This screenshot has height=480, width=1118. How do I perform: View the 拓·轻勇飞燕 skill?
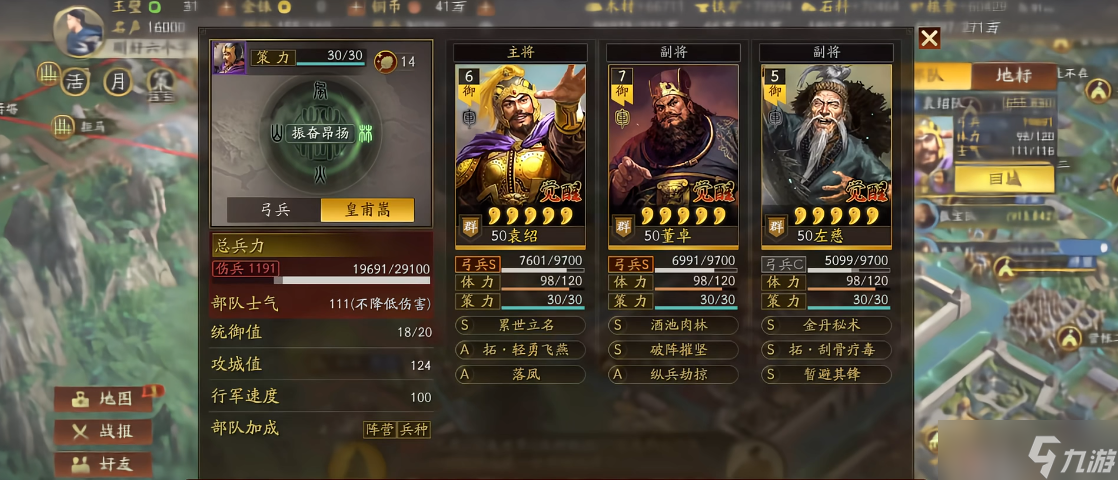[x=520, y=350]
